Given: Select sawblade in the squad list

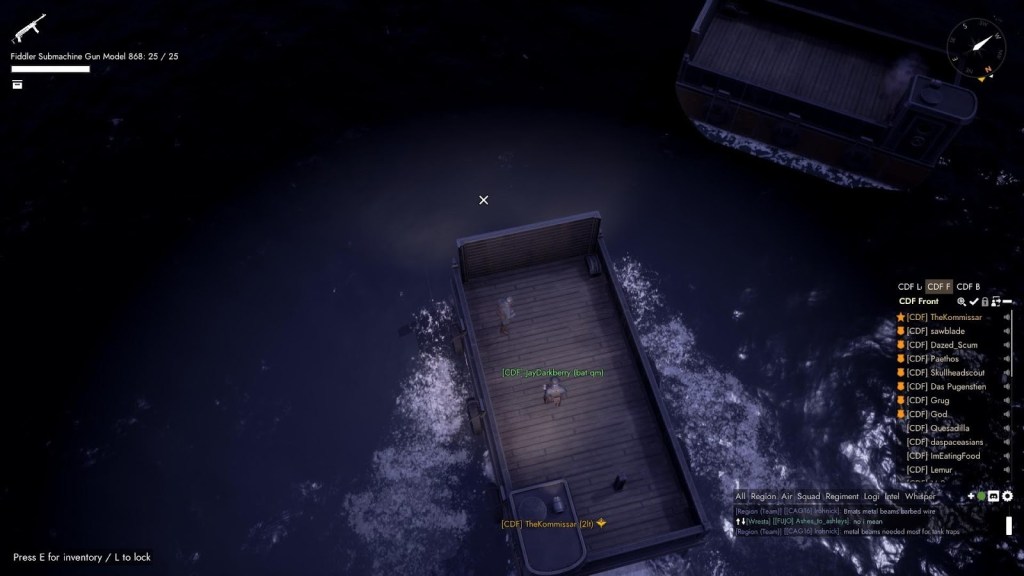Looking at the screenshot, I should click(x=947, y=331).
